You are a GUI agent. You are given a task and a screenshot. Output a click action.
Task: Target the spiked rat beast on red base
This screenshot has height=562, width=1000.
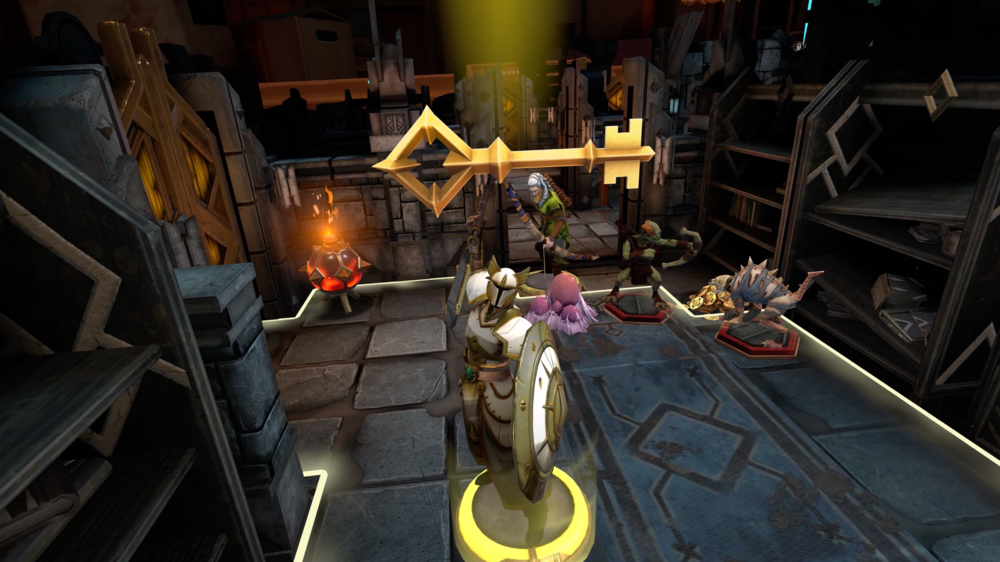pos(760,300)
